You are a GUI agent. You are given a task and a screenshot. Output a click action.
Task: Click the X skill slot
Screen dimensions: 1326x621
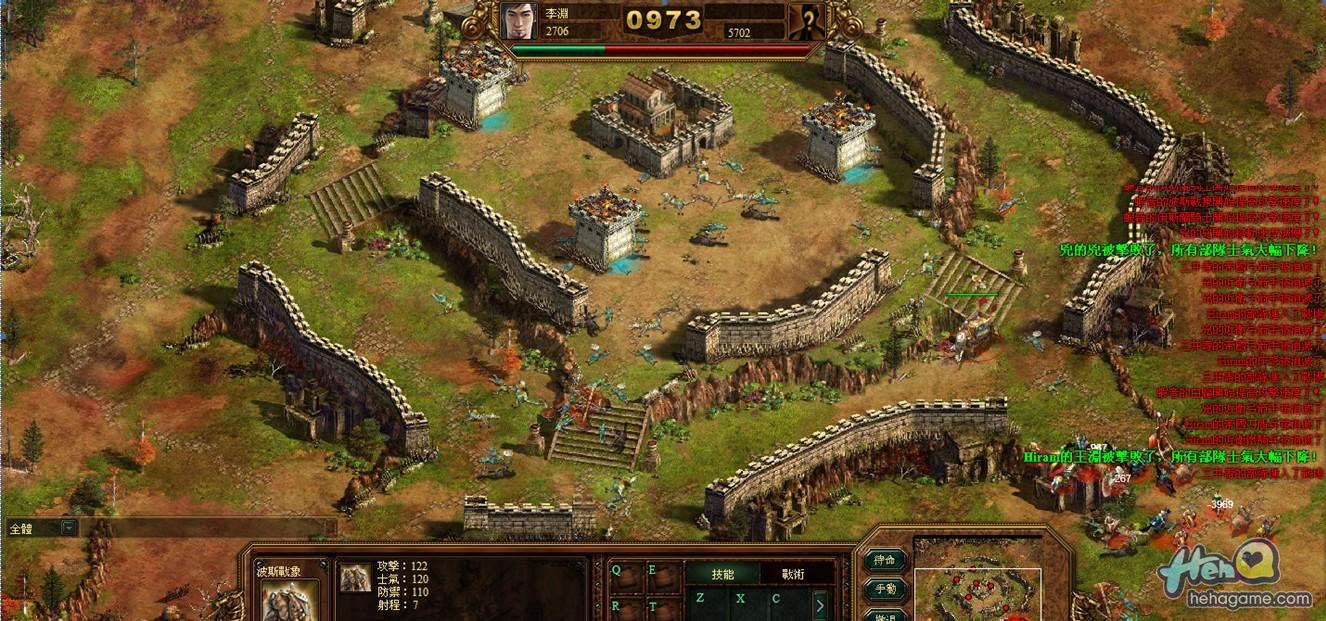(x=739, y=599)
